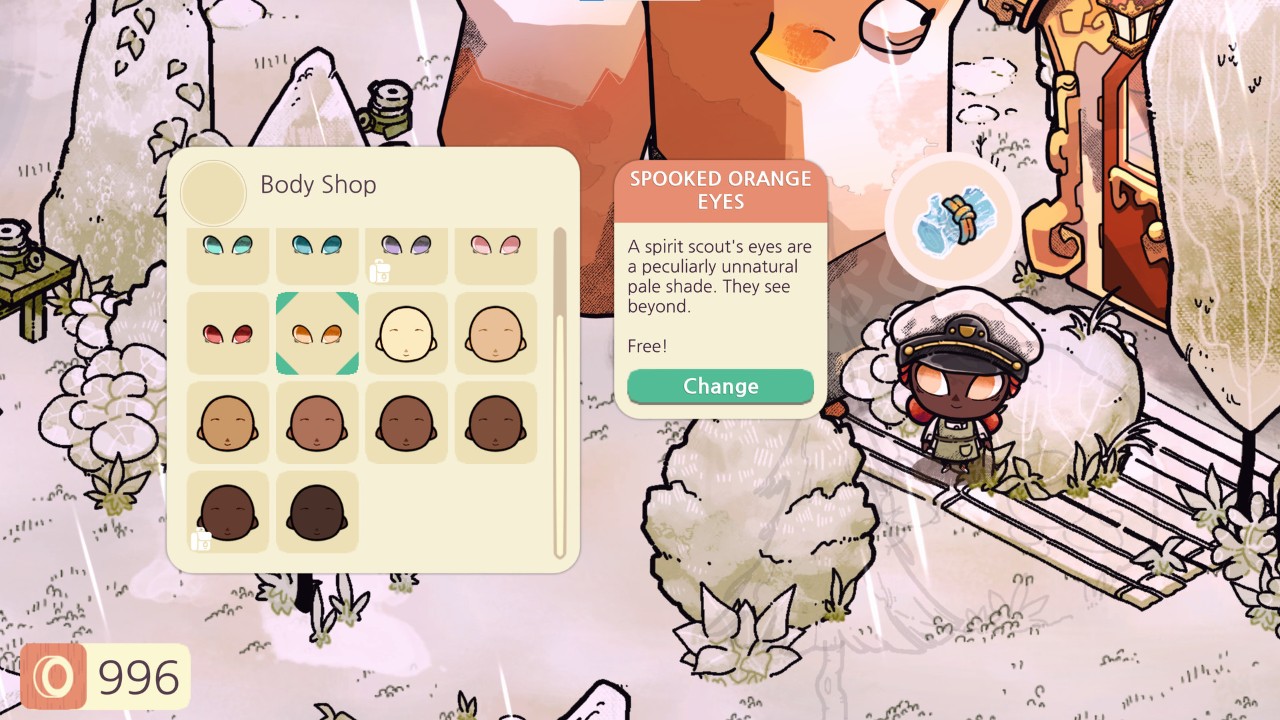
Task: Confirm with the Change button
Action: [720, 386]
